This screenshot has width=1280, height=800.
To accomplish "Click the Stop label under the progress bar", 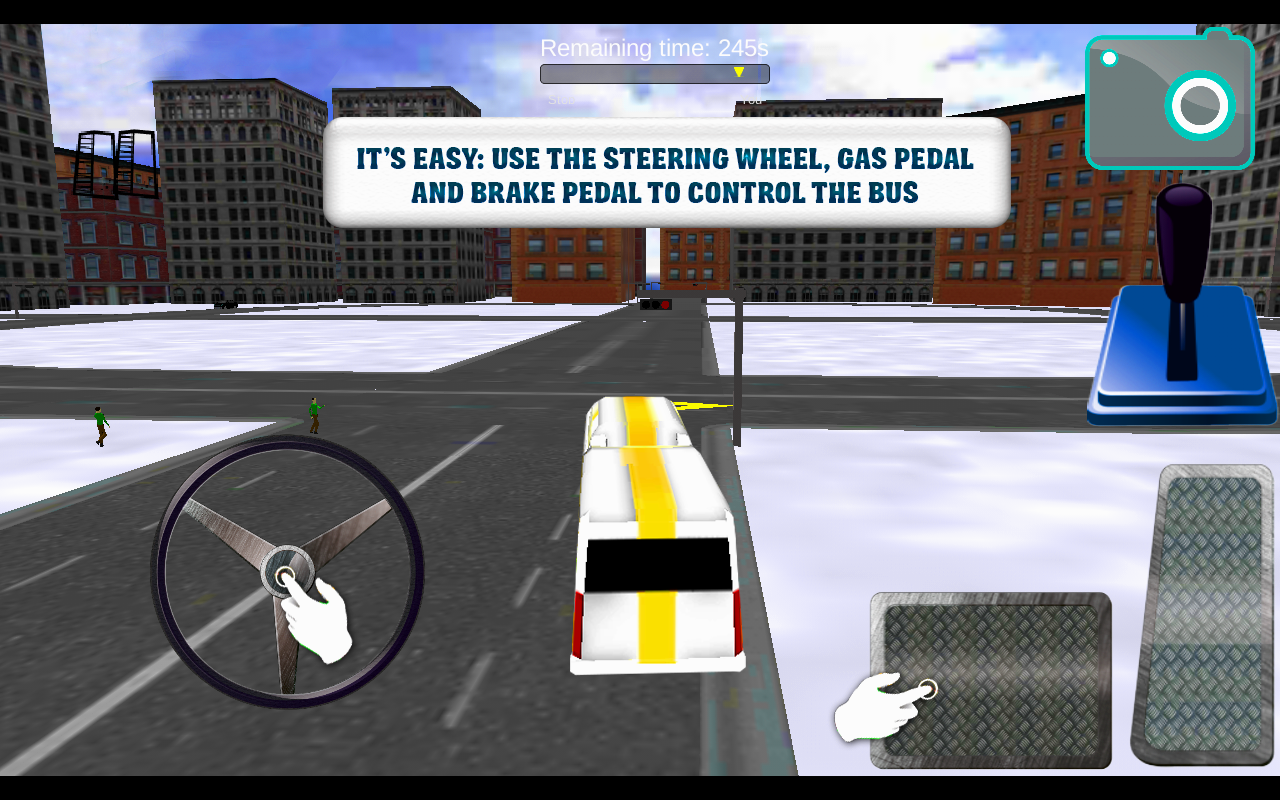I will pos(563,100).
